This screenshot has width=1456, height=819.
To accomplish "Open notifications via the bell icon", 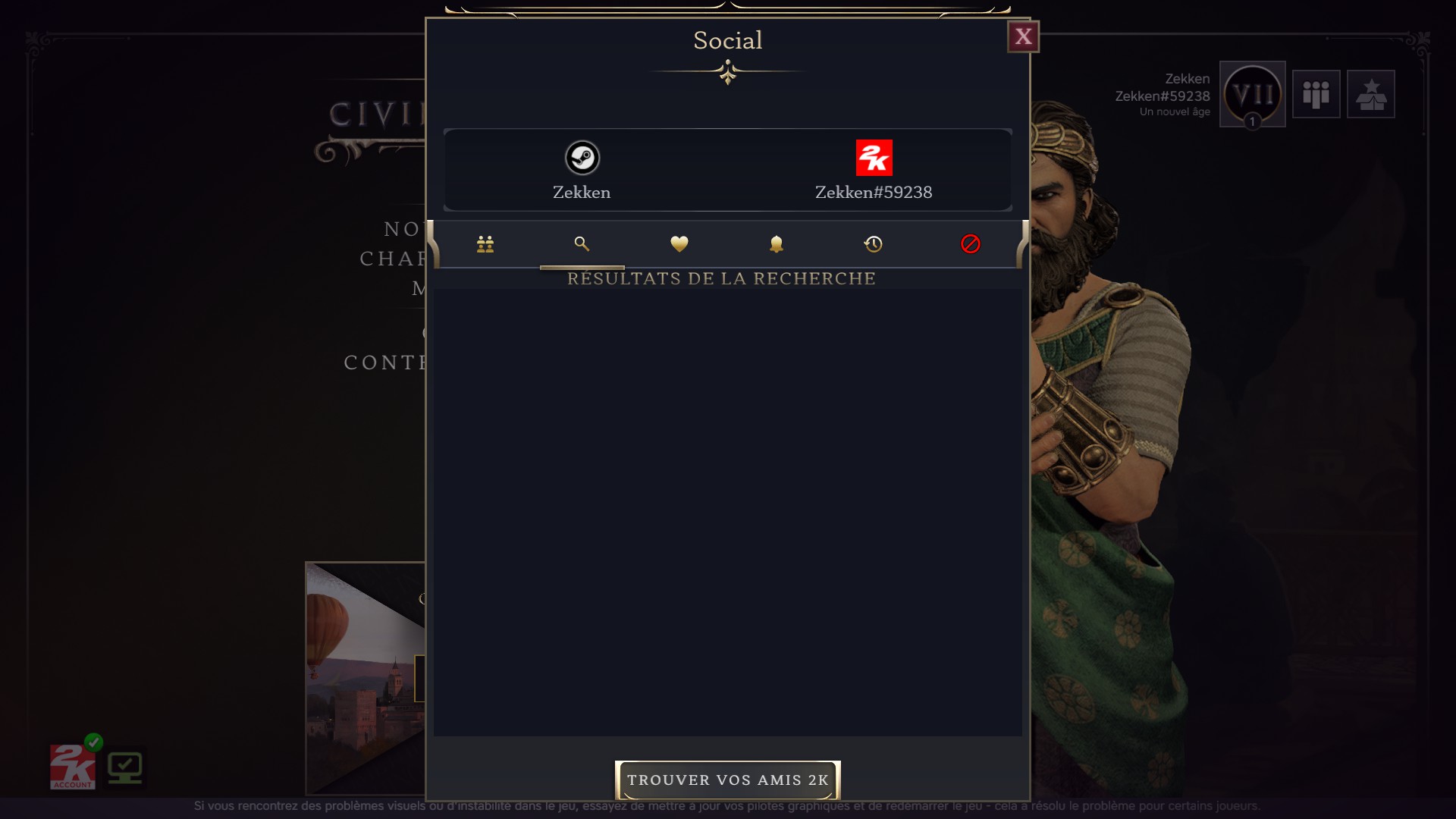I will coord(776,244).
